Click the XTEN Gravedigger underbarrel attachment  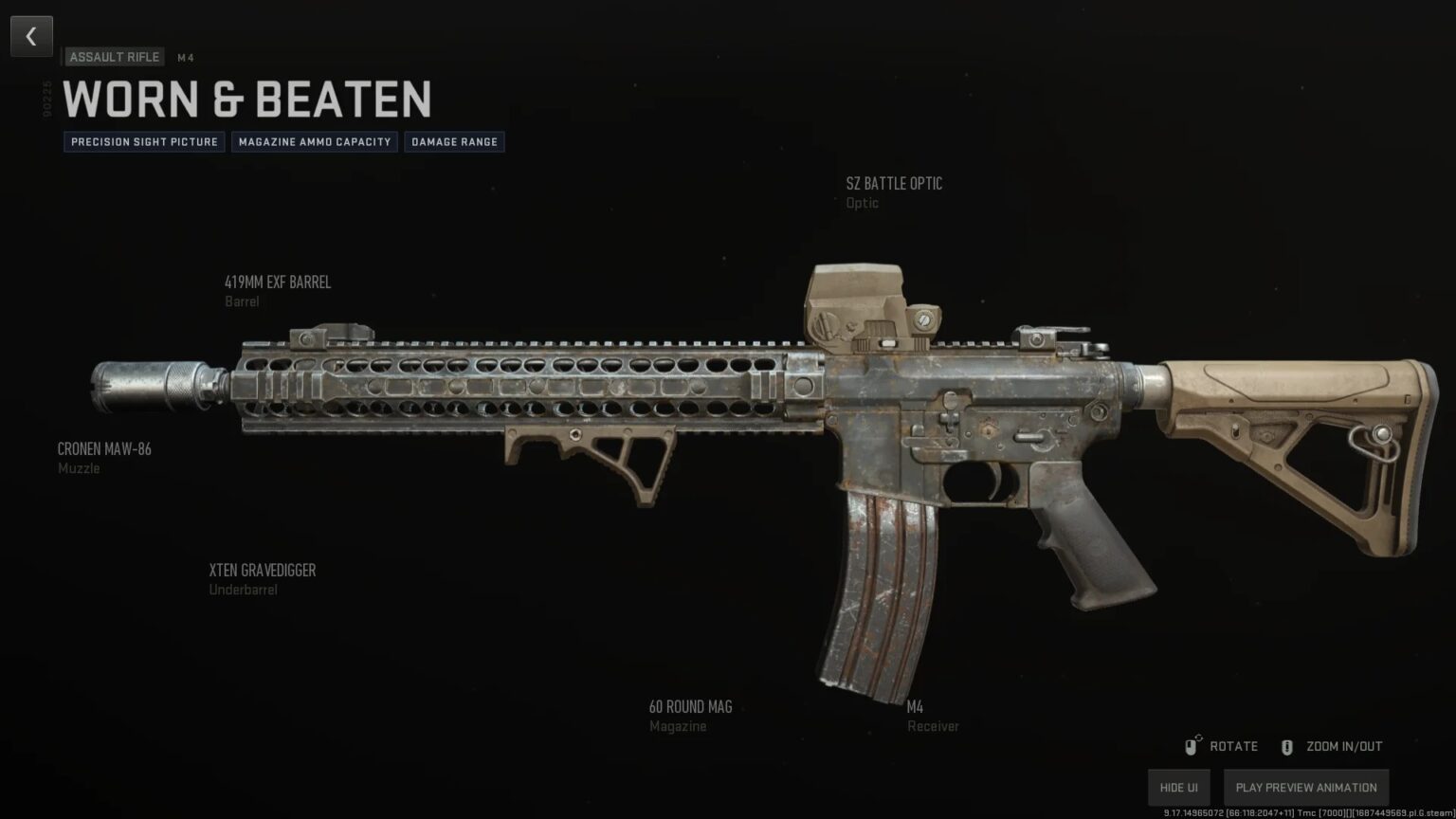(263, 570)
